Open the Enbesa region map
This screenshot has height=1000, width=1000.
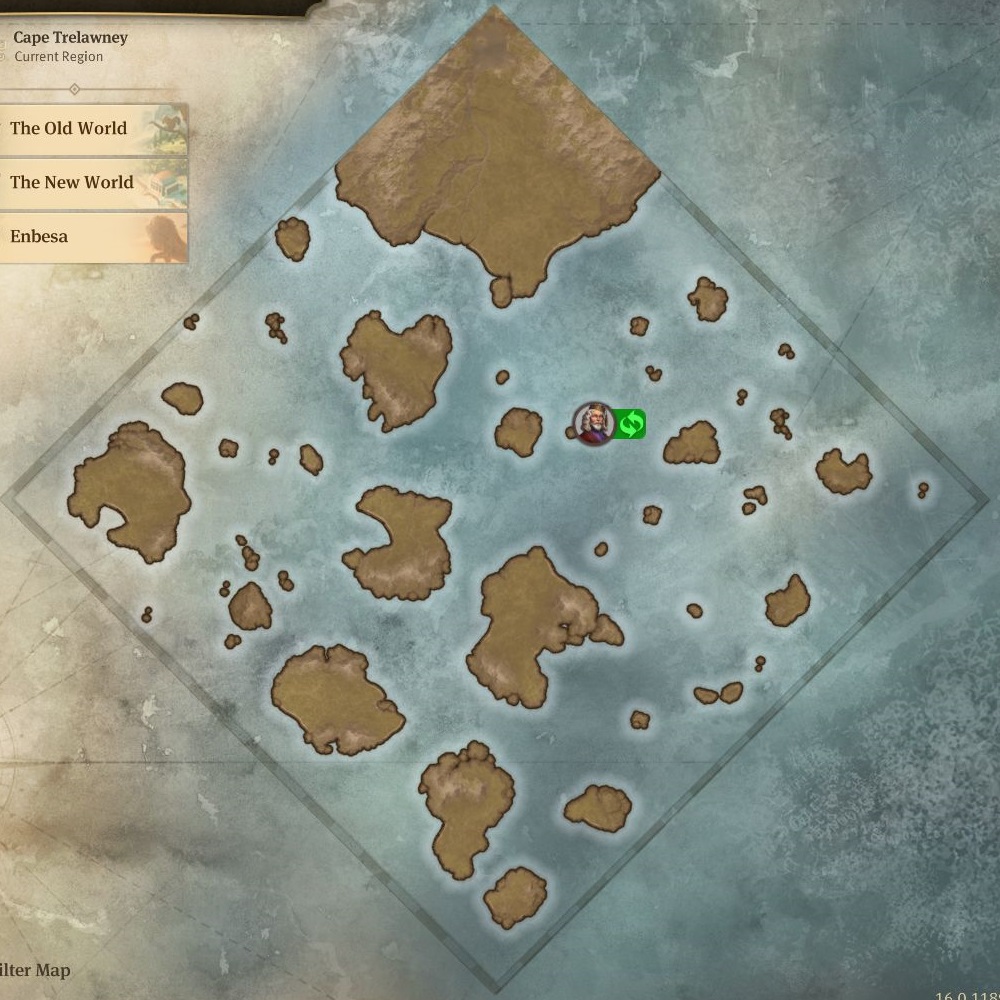click(x=90, y=237)
